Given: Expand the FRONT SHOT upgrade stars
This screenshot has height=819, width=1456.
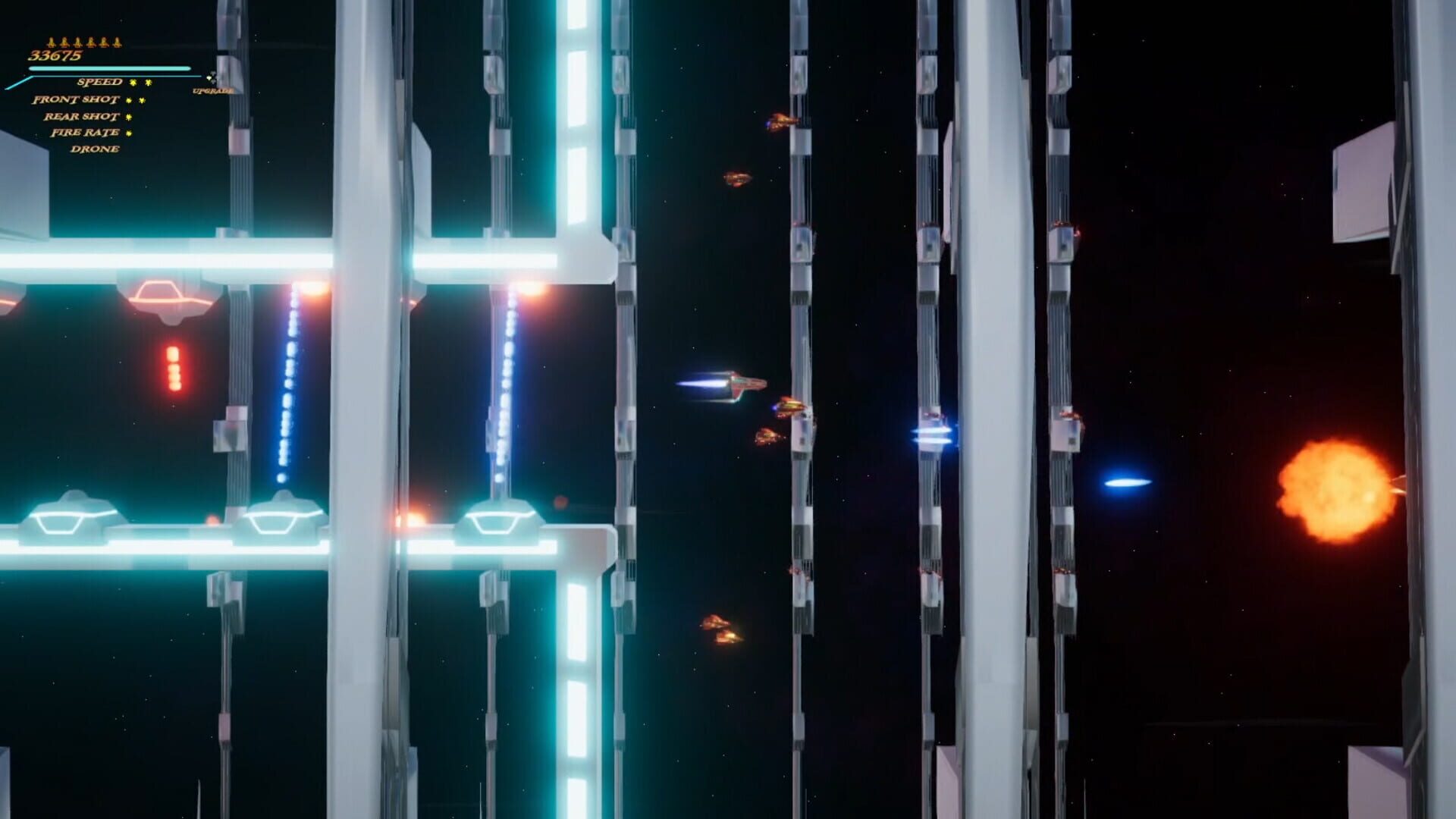Looking at the screenshot, I should coord(135,100).
